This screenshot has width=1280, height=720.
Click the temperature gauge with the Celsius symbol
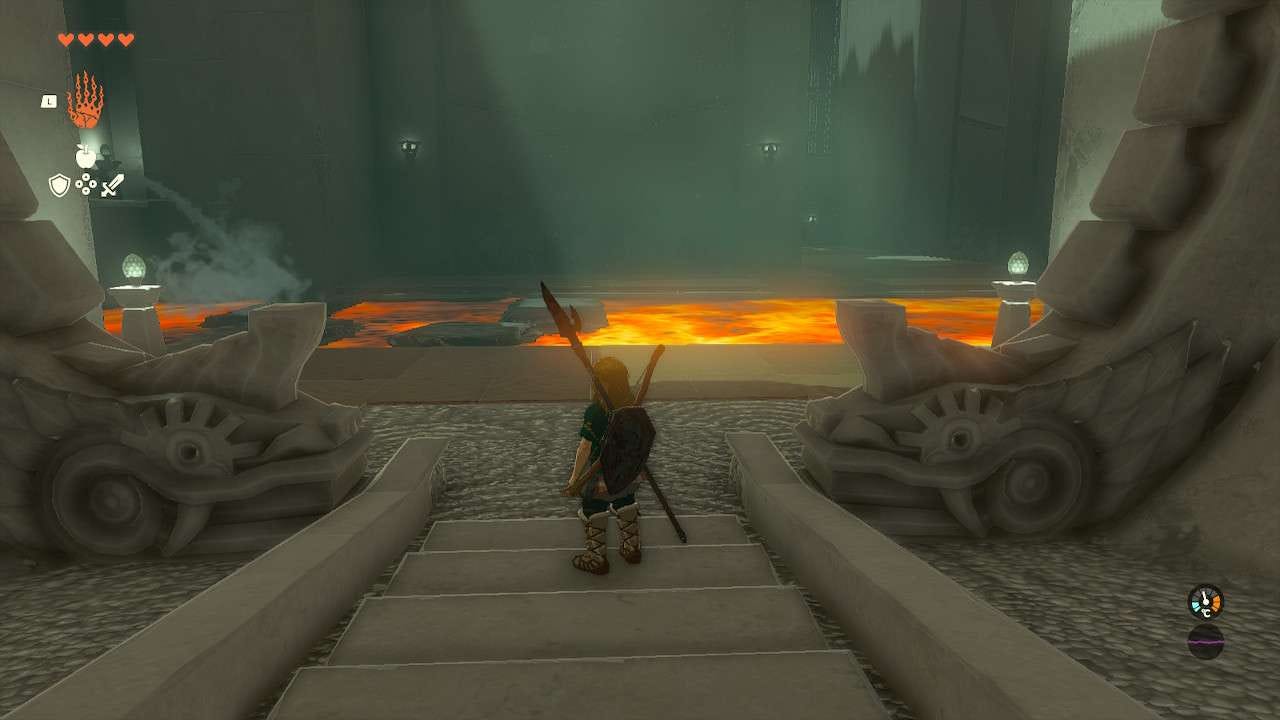click(1206, 602)
